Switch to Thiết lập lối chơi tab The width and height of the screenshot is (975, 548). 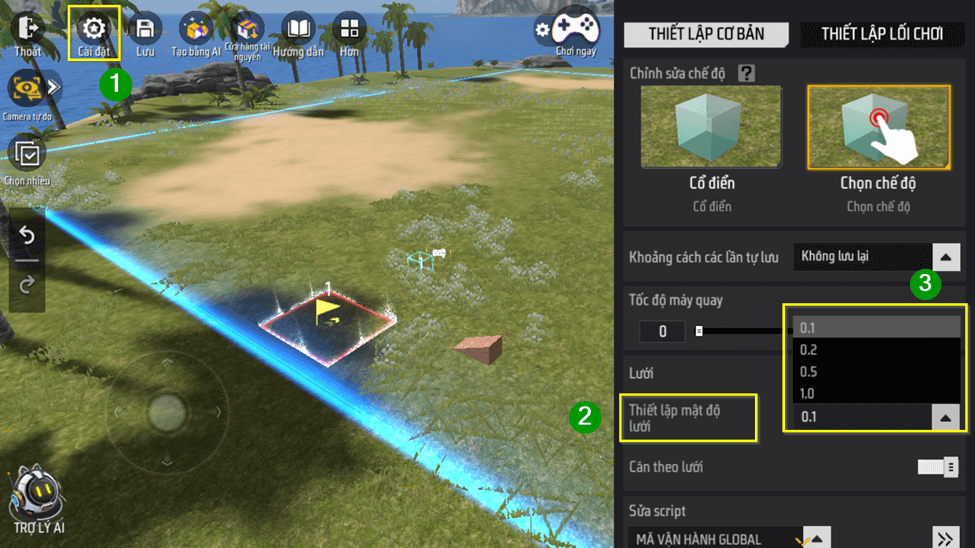(x=882, y=34)
